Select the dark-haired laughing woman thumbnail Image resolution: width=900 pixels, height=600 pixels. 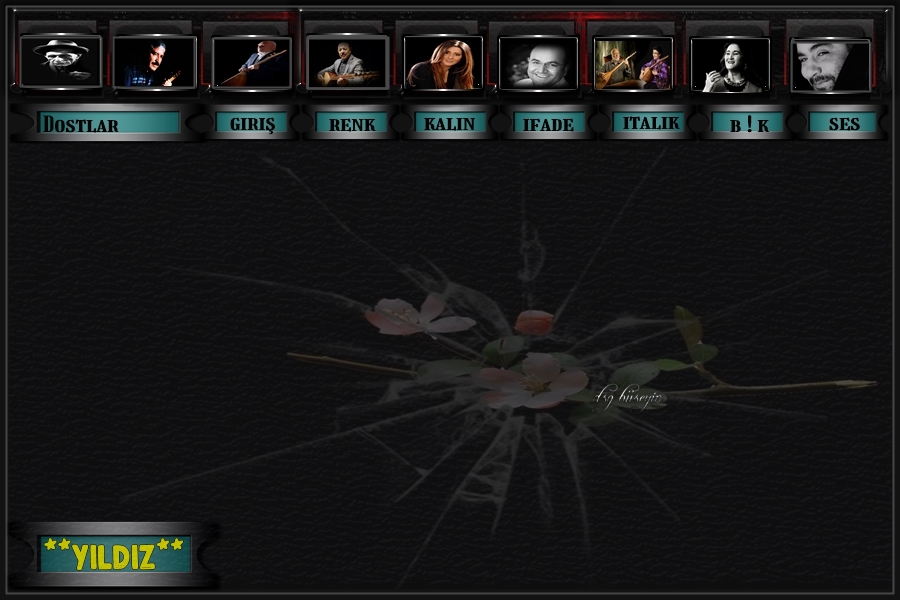click(x=730, y=65)
